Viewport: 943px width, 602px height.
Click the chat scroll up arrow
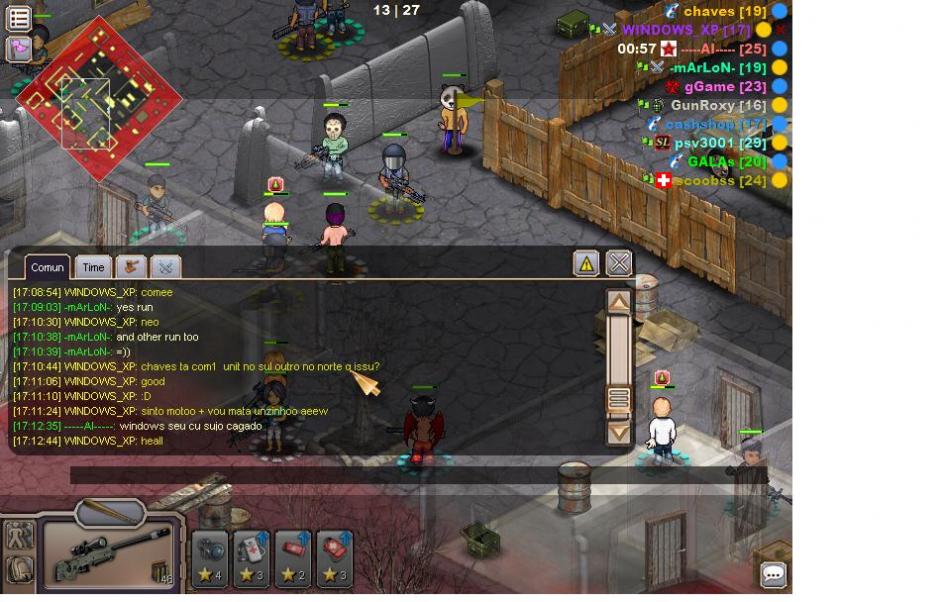pos(619,302)
